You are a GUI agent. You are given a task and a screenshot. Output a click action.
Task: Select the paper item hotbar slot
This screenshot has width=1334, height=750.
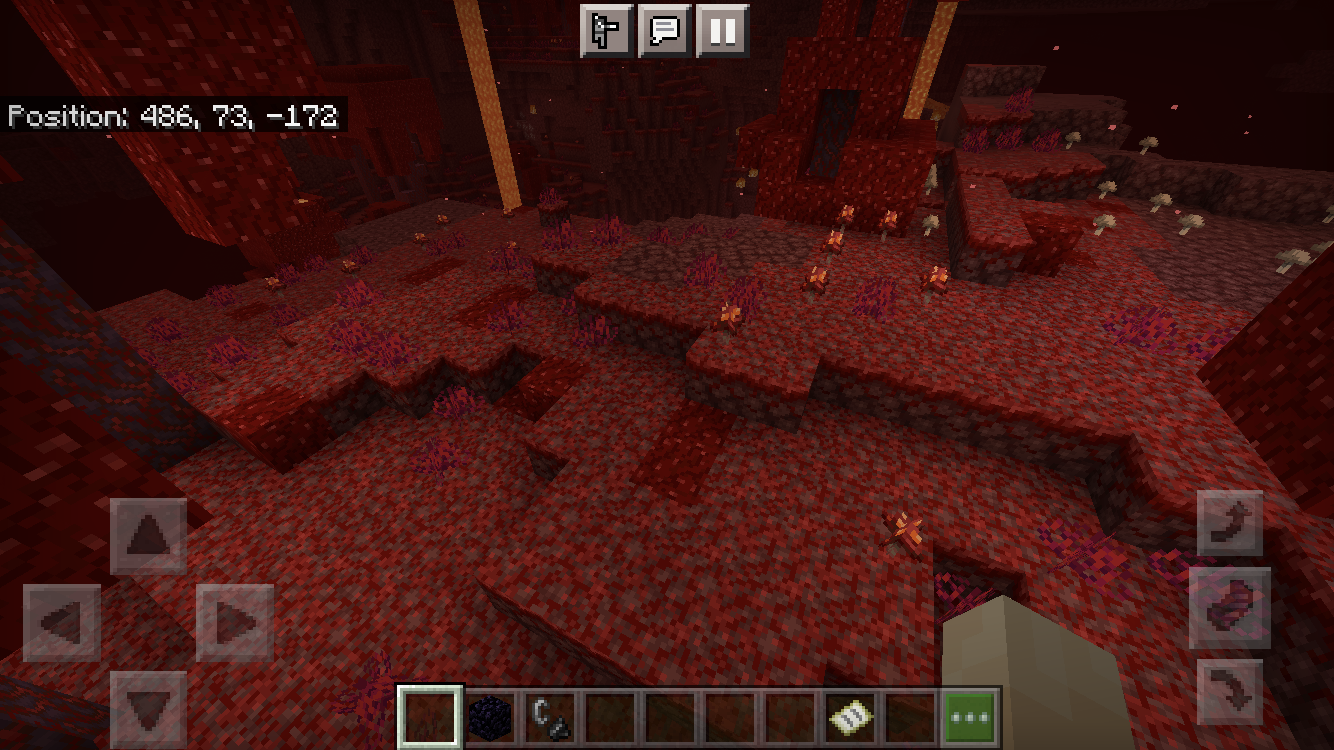(x=850, y=717)
